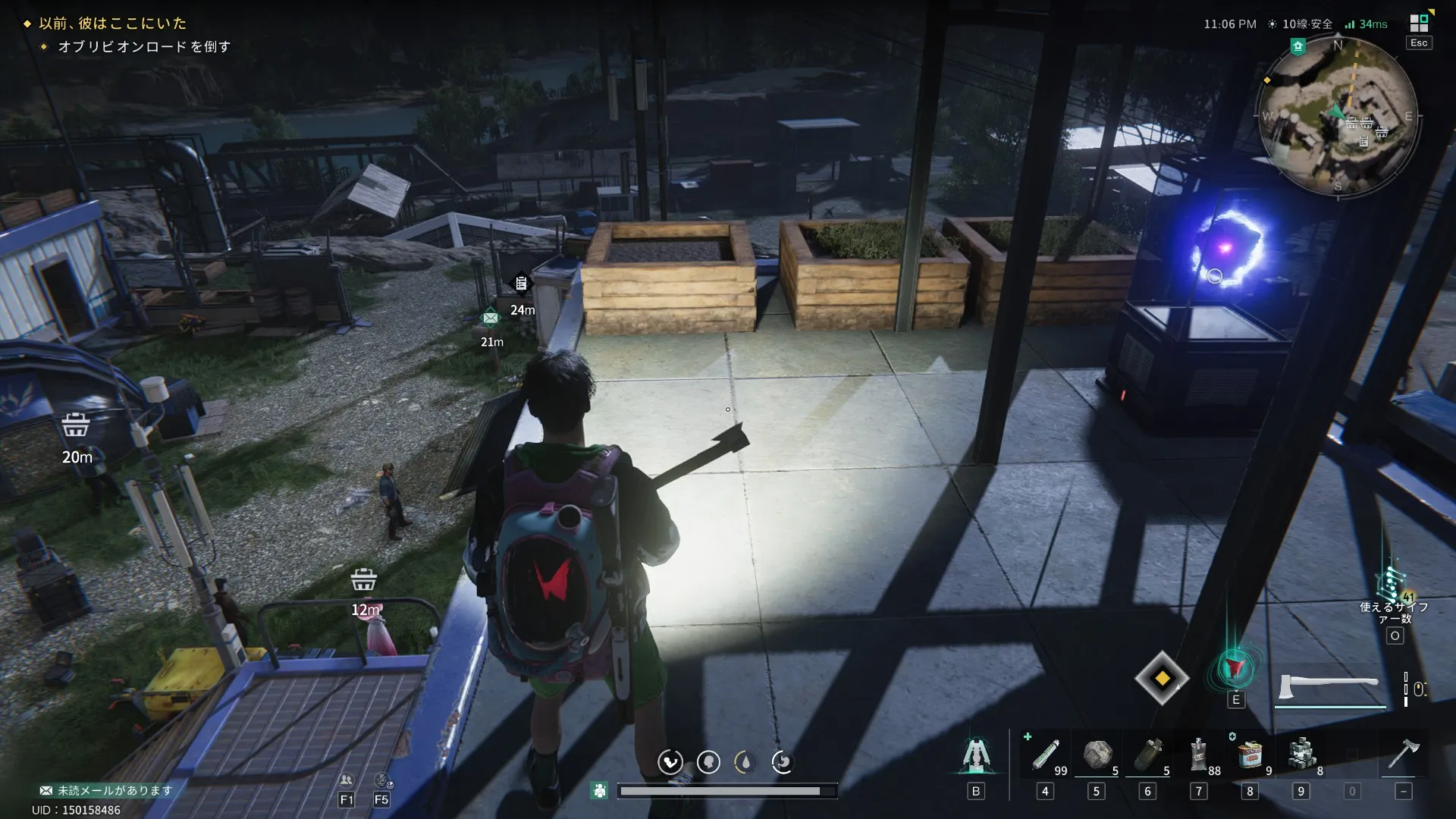Click the water droplet thirst indicator
Viewport: 1456px width, 819px height.
(x=745, y=762)
